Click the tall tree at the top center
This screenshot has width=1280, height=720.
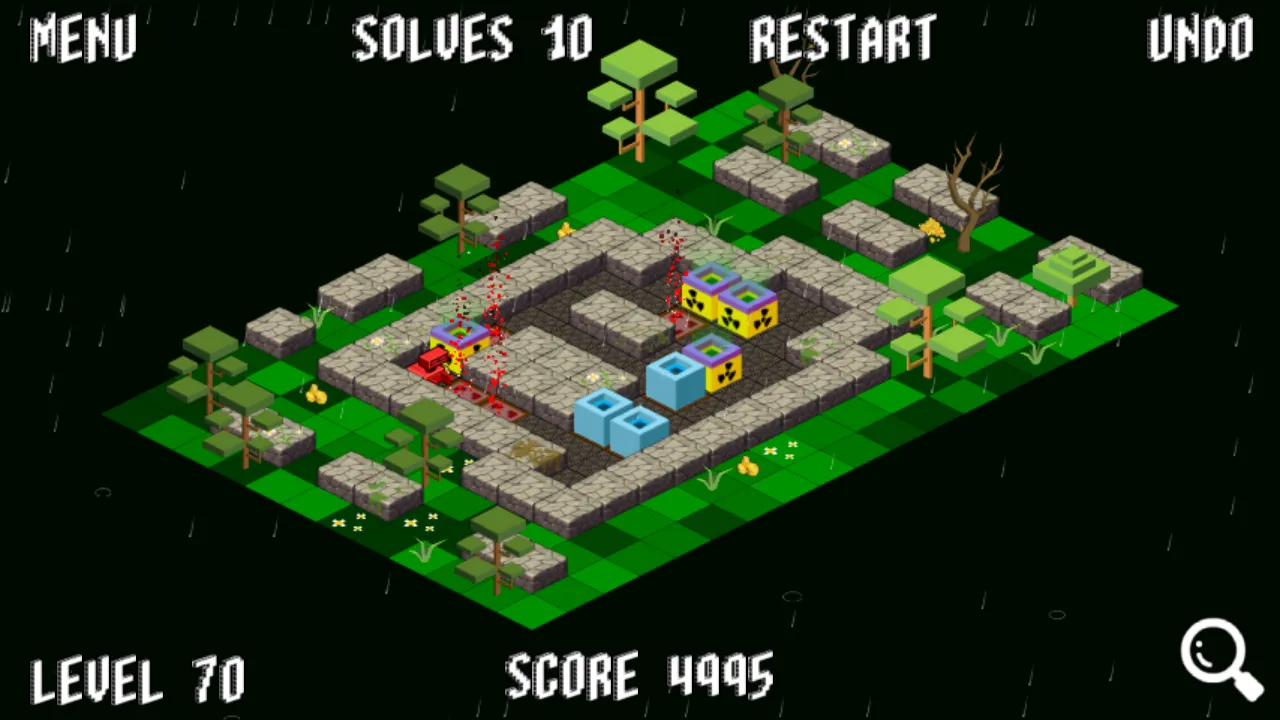[x=640, y=90]
